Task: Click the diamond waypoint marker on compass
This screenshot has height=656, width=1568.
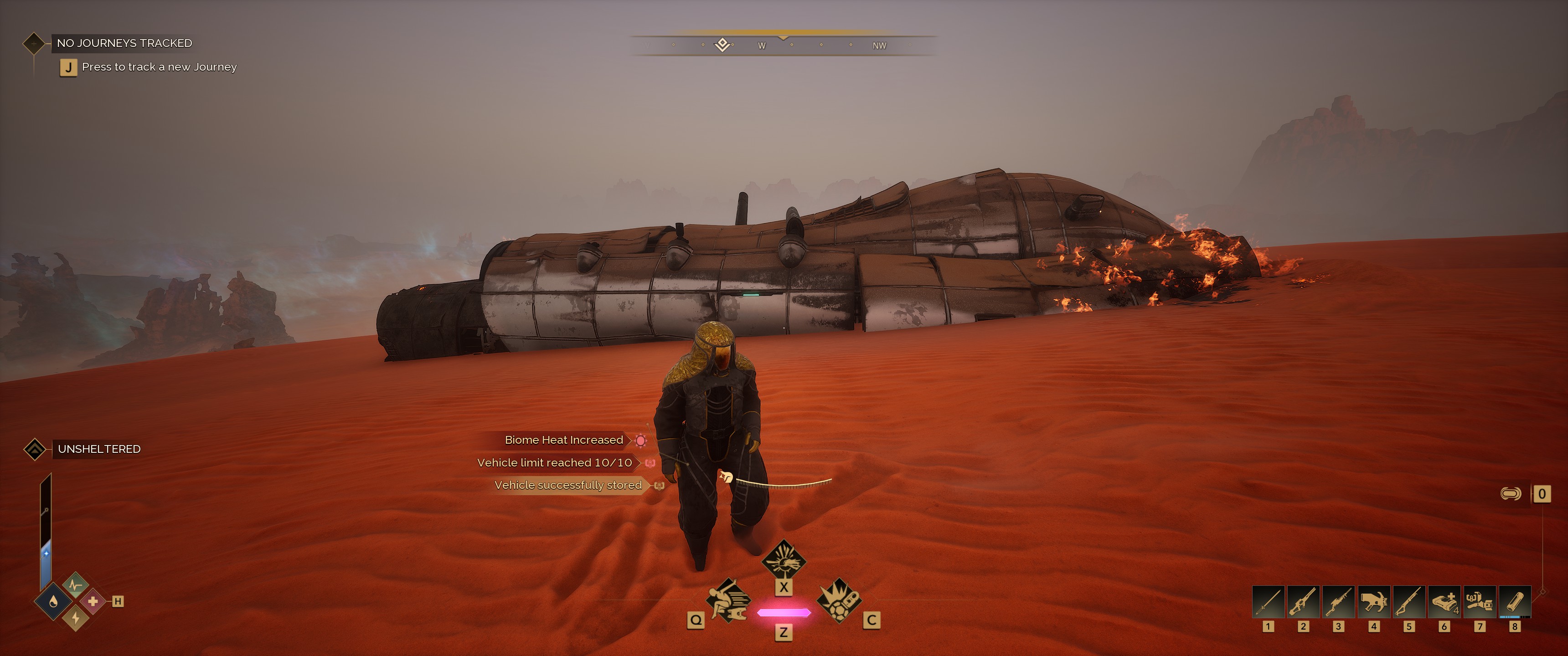Action: (722, 45)
